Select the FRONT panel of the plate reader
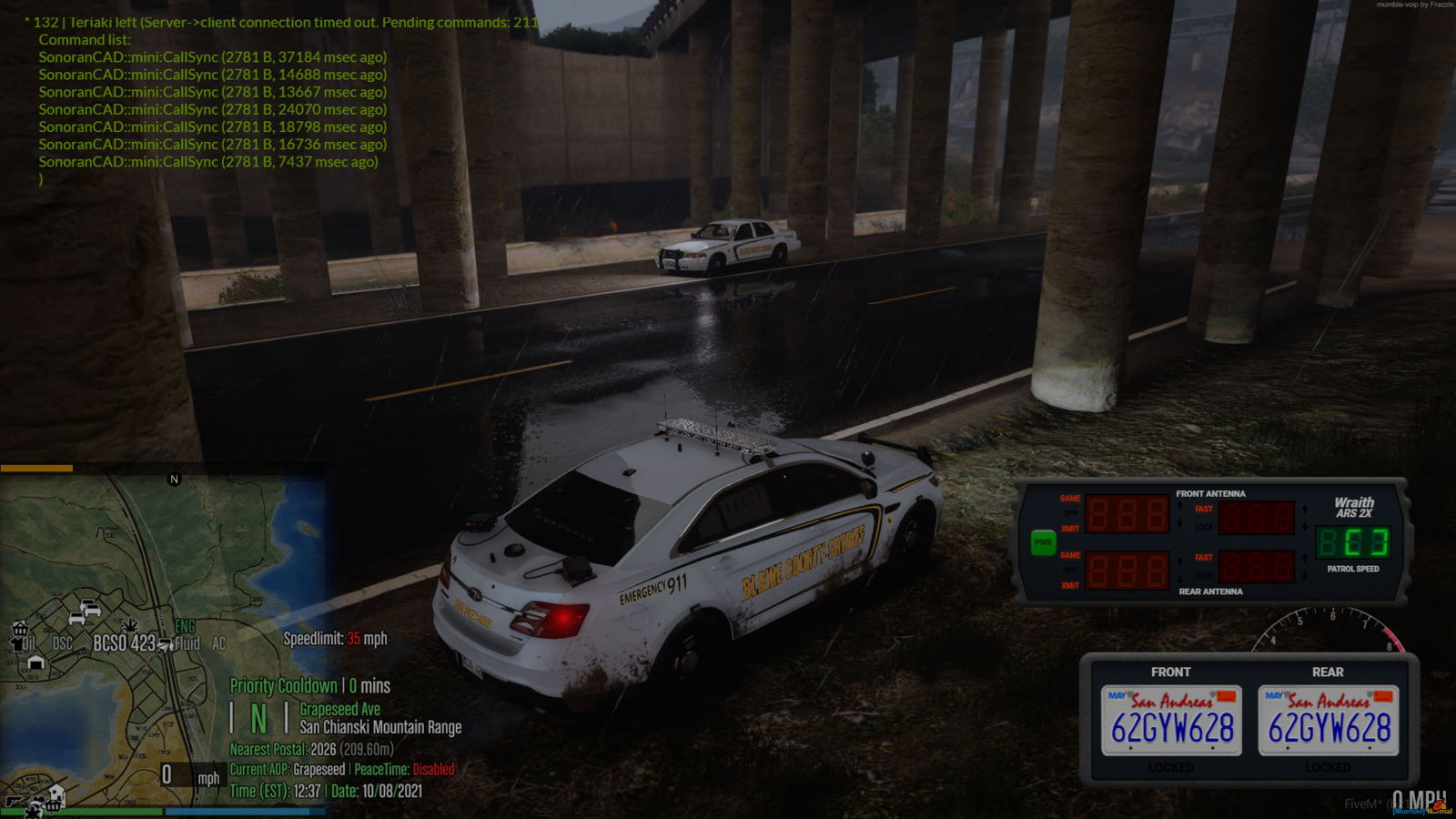Image resolution: width=1456 pixels, height=819 pixels. (1172, 672)
